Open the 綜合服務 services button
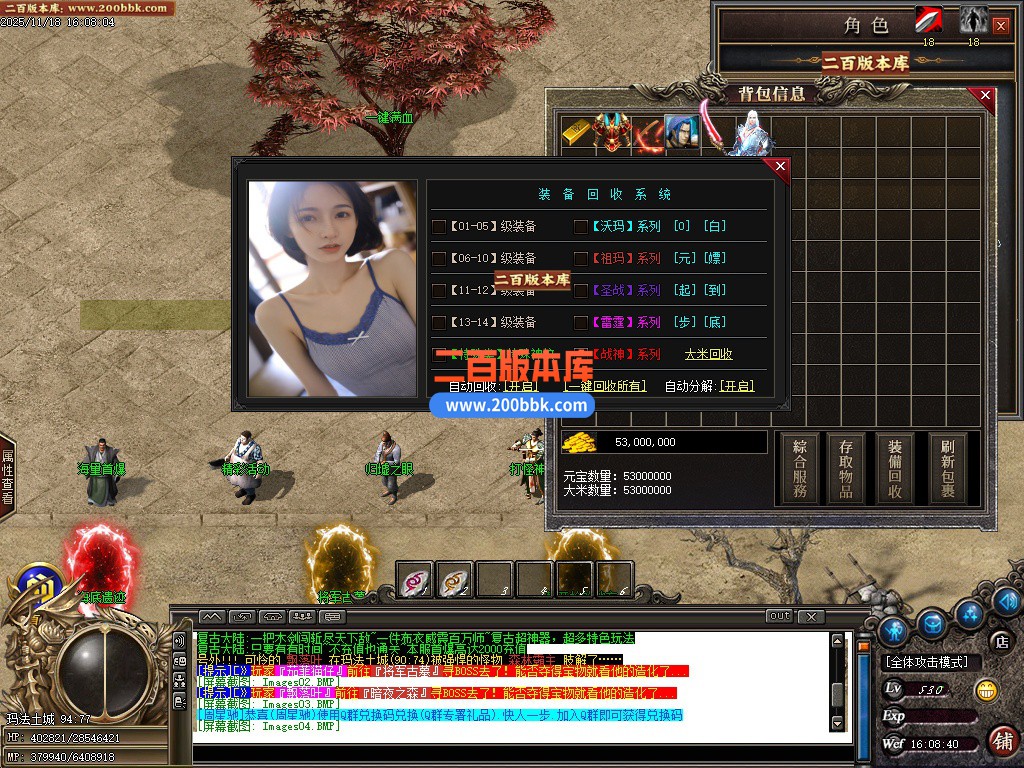 [800, 468]
